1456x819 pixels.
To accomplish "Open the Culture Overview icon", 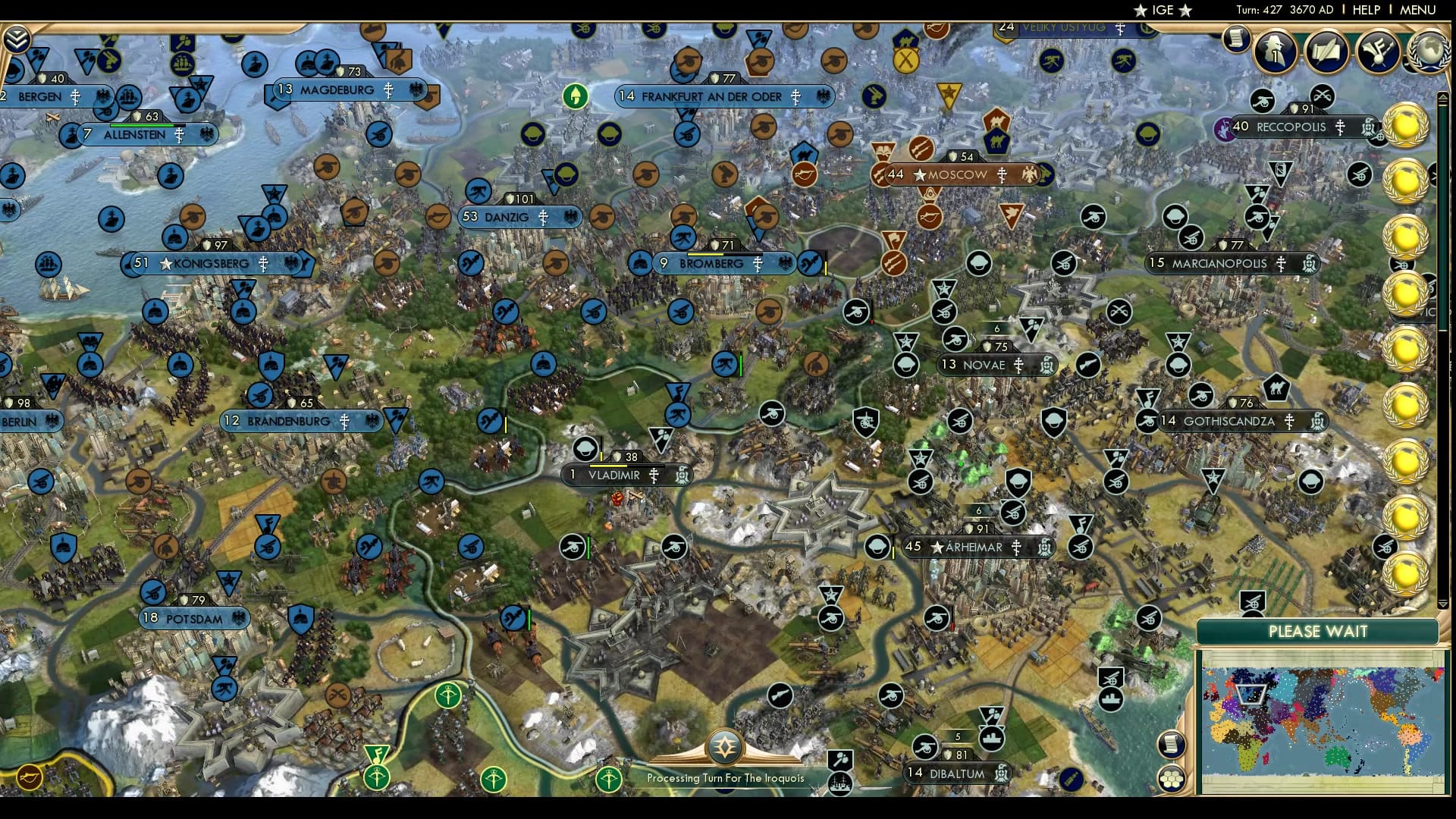I will click(x=1379, y=52).
